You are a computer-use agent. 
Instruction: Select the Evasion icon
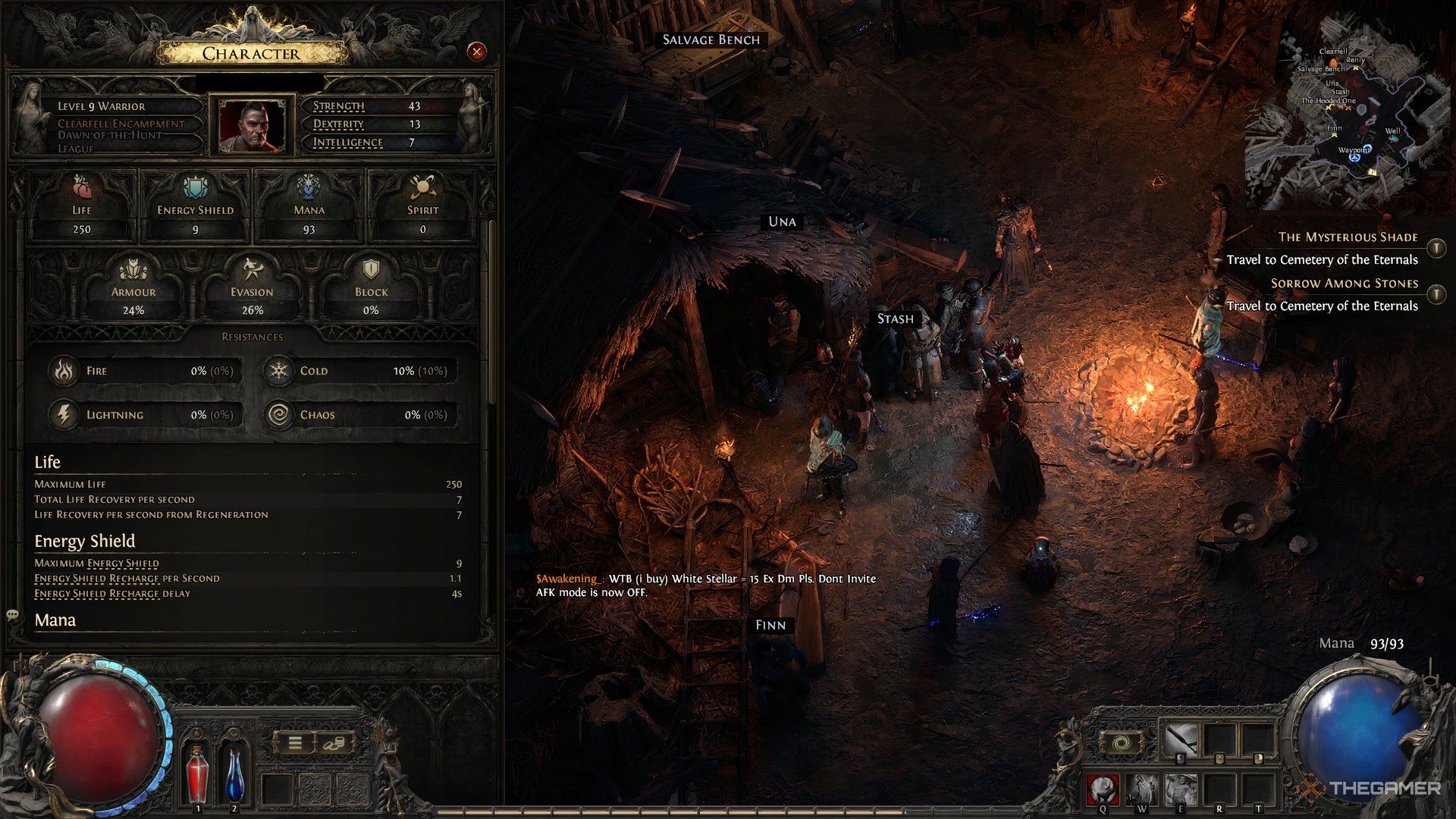tap(253, 269)
